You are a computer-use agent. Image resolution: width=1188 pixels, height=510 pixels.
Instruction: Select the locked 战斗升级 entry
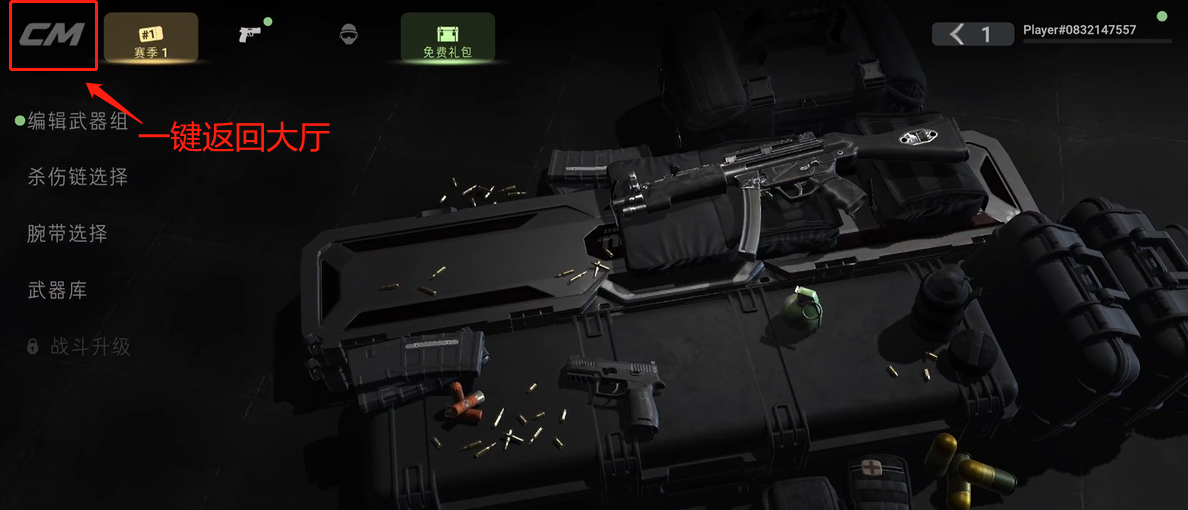click(90, 347)
